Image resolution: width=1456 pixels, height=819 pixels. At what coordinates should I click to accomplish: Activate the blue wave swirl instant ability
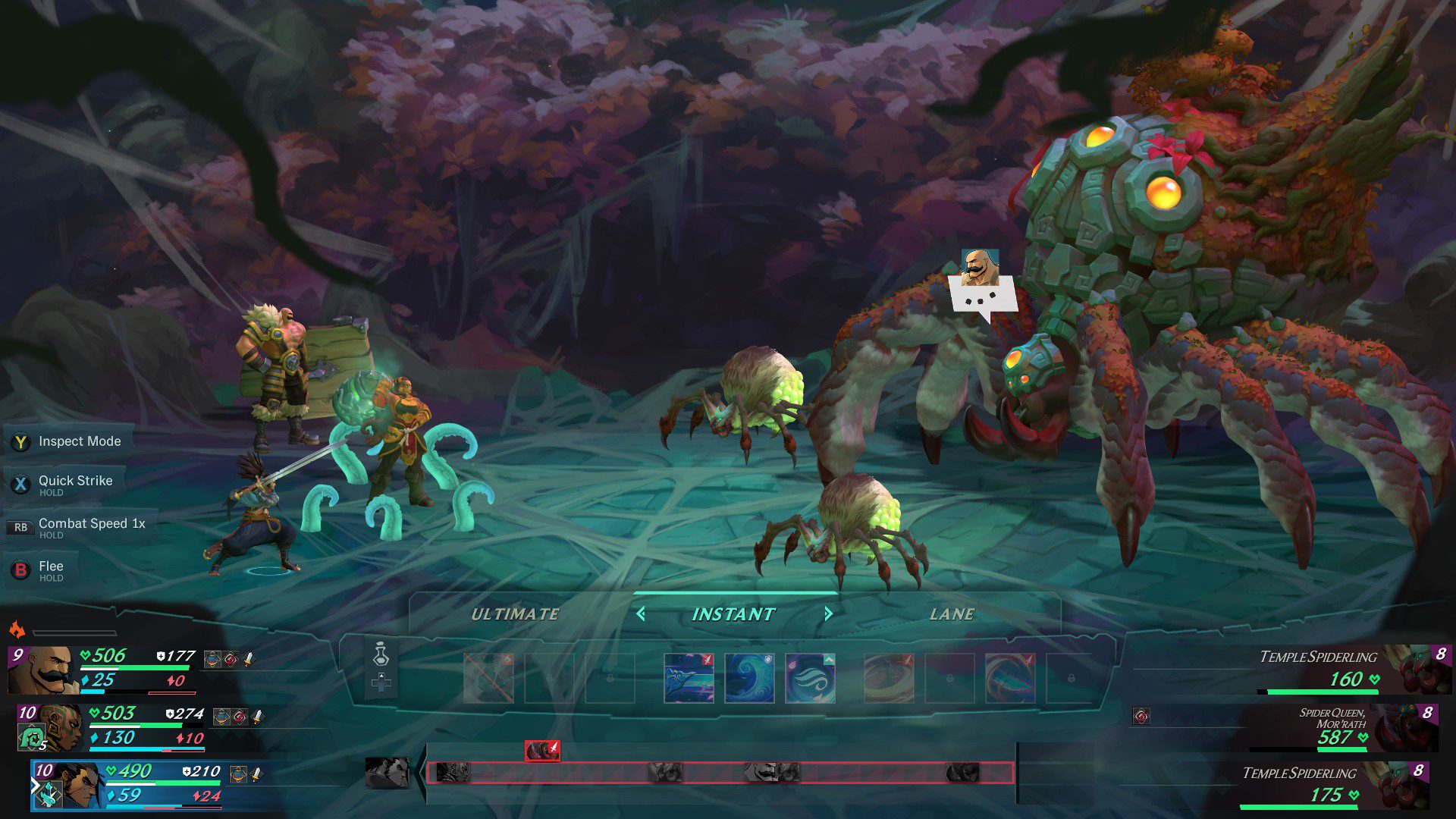(x=749, y=678)
